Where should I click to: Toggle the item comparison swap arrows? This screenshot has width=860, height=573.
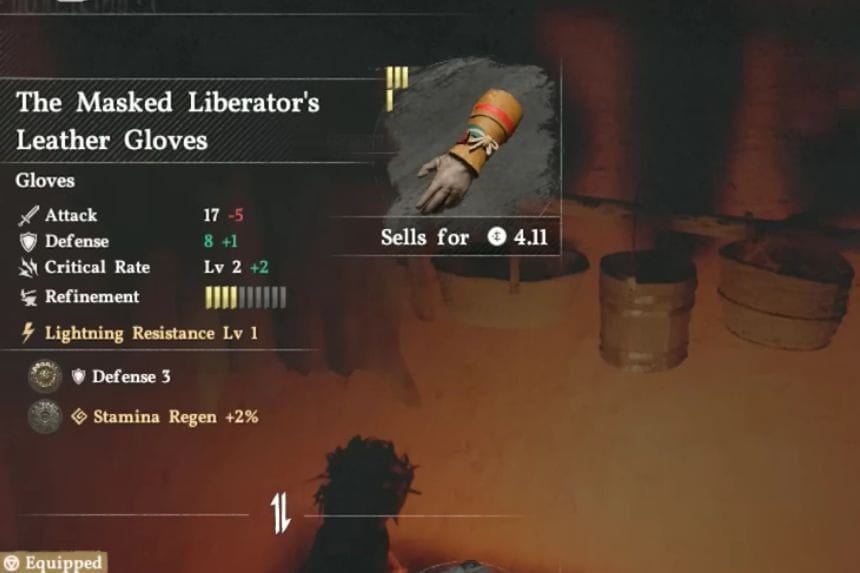280,514
